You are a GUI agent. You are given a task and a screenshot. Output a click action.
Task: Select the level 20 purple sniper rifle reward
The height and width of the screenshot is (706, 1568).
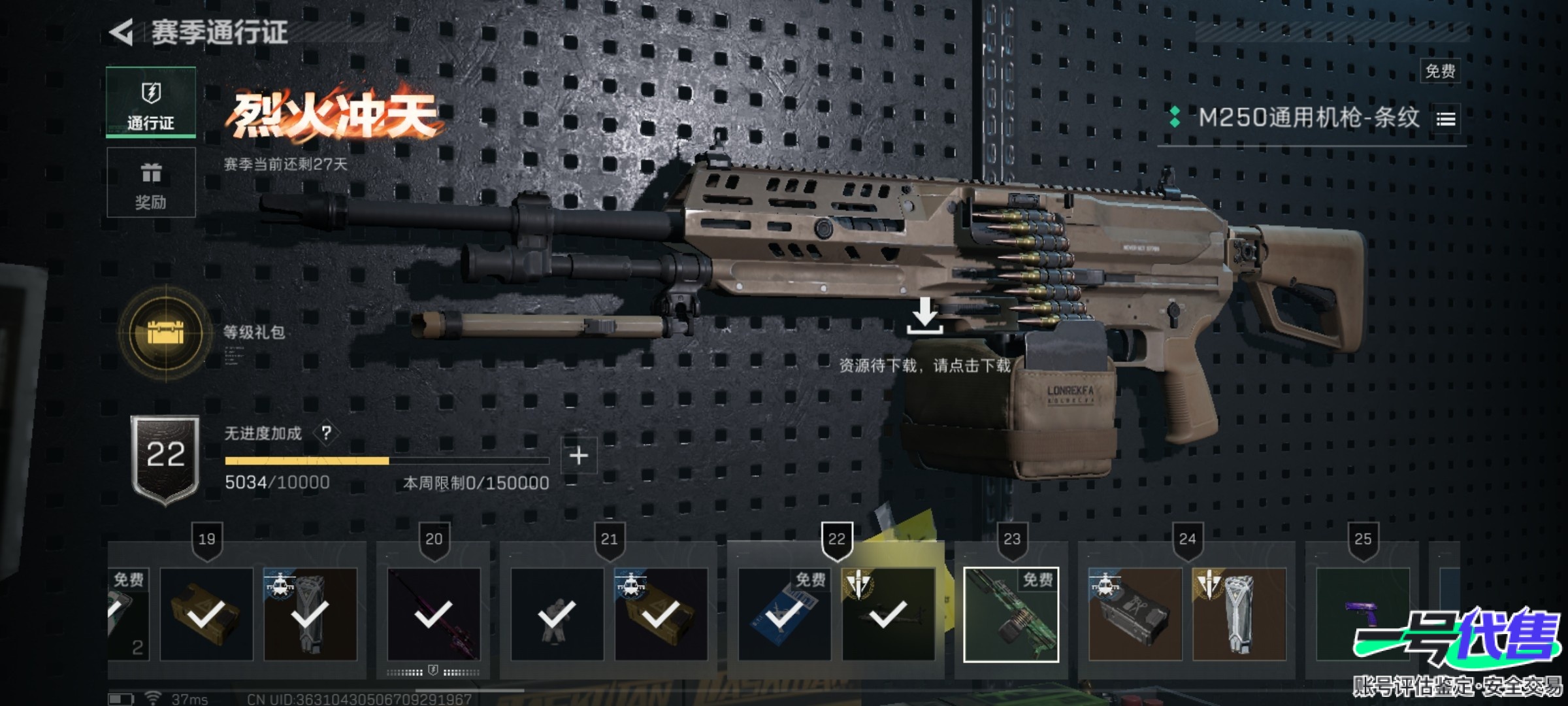click(x=434, y=614)
